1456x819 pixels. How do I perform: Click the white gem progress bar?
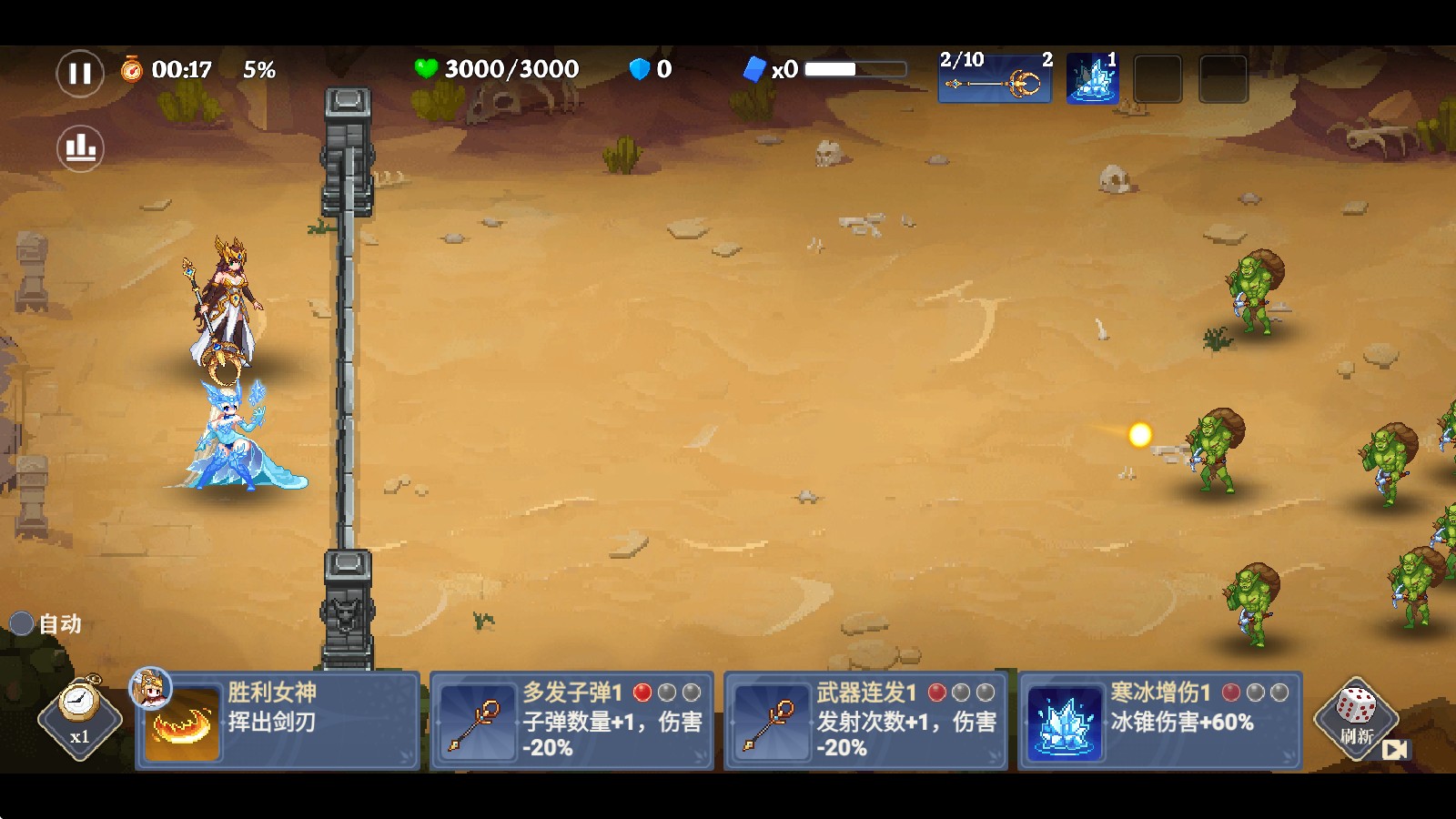[855, 68]
